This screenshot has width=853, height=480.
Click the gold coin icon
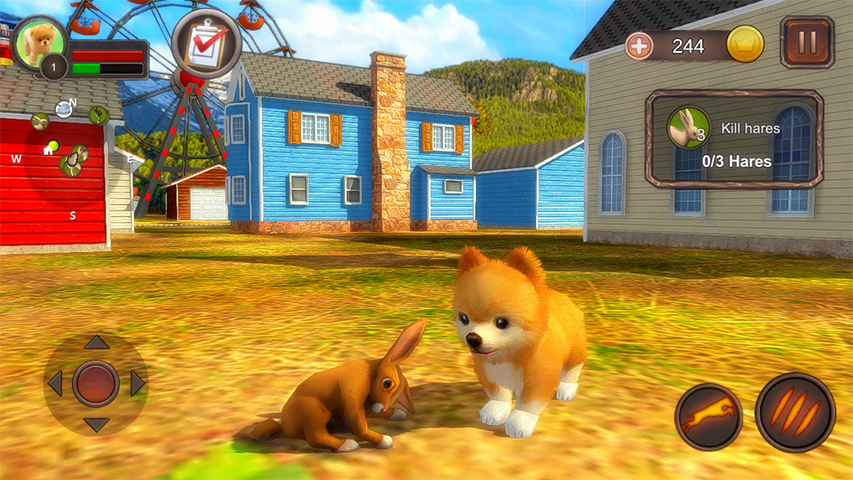[x=745, y=44]
